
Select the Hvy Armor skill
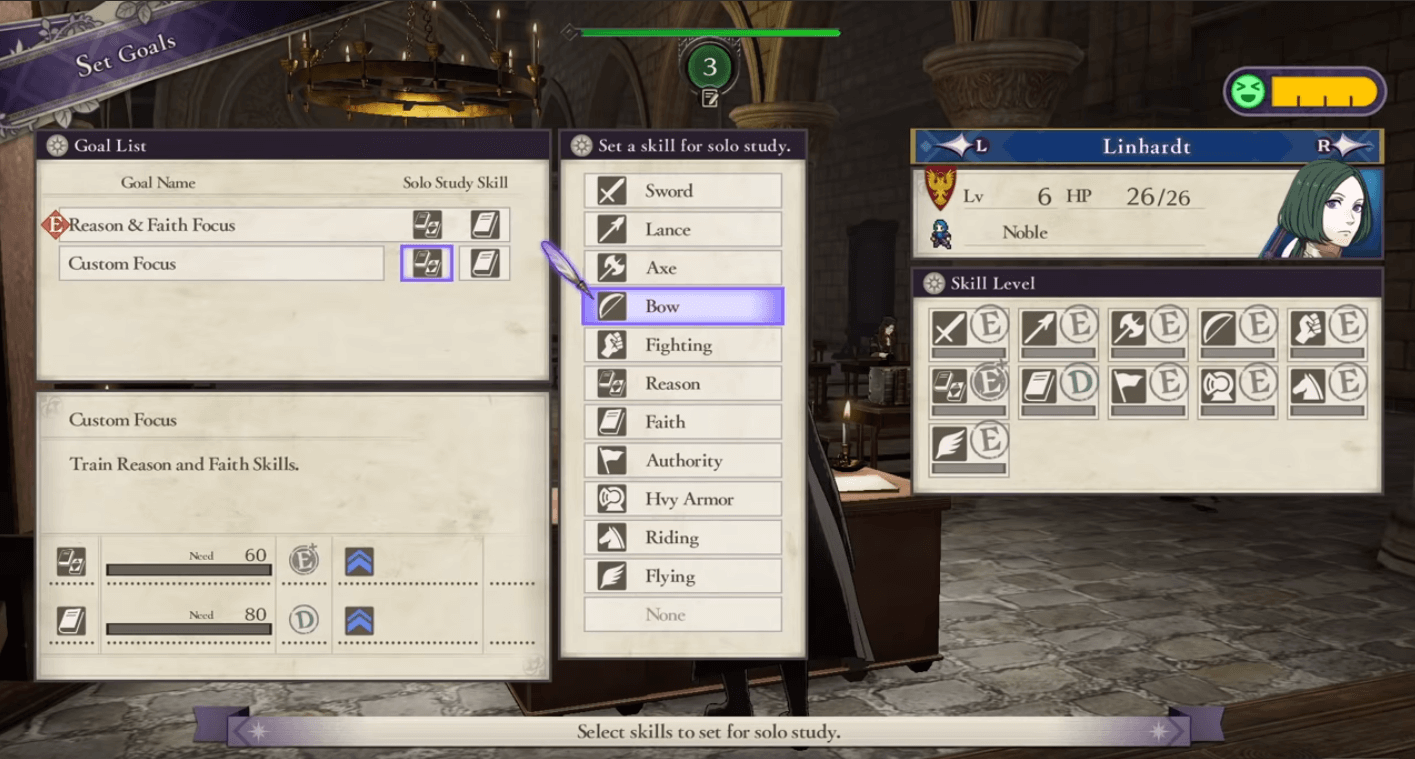pyautogui.click(x=682, y=499)
